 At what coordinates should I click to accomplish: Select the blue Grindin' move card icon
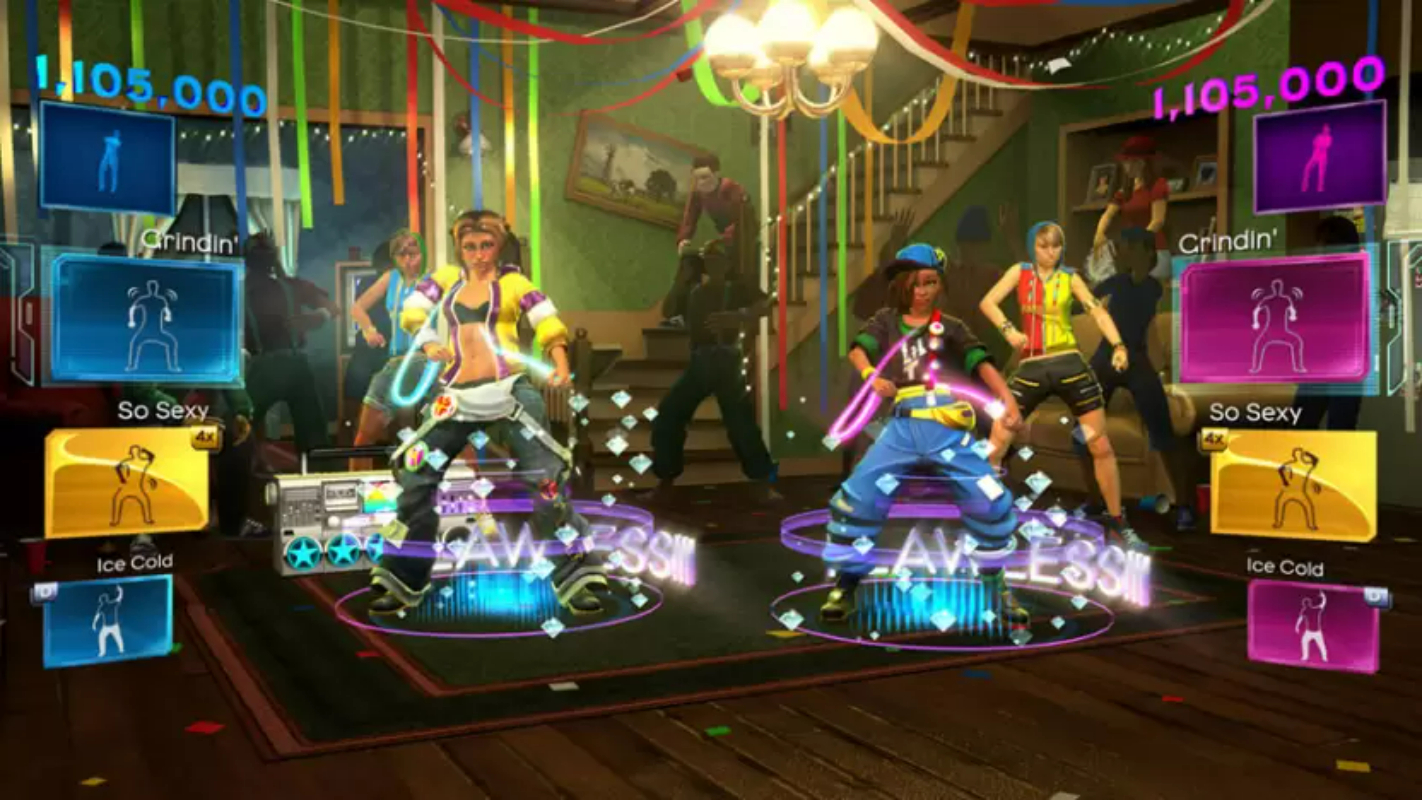tap(142, 320)
